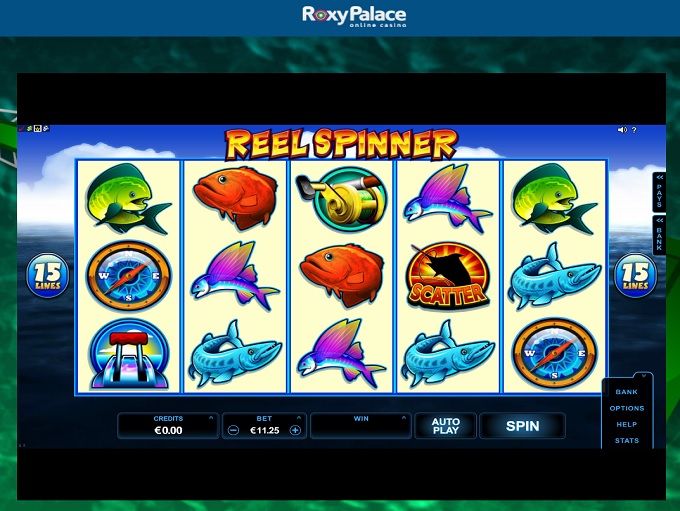Open the Help menu entry
This screenshot has width=680, height=511.
pos(627,424)
